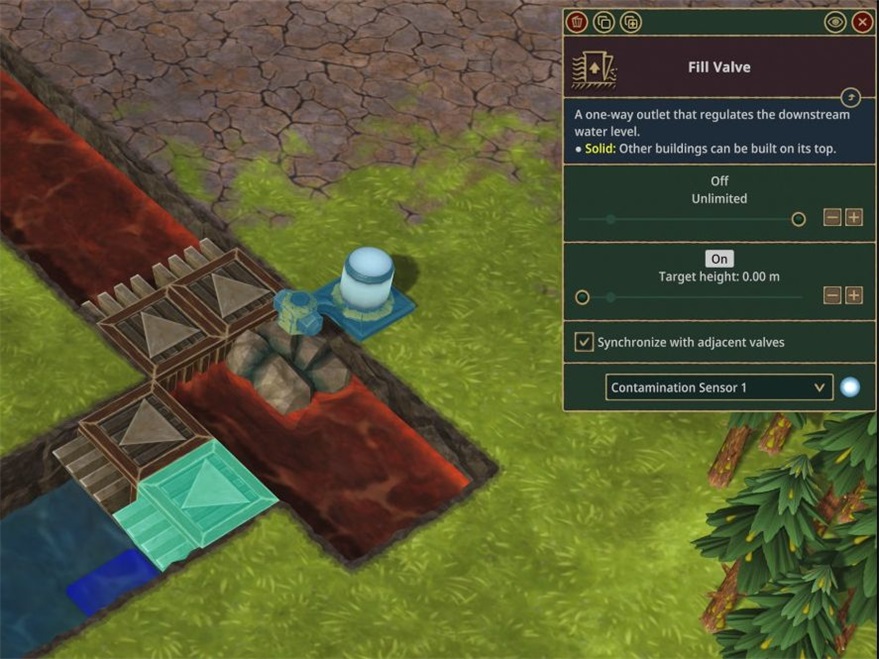Toggle the eye visibility button
The image size is (879, 659).
pos(834,22)
